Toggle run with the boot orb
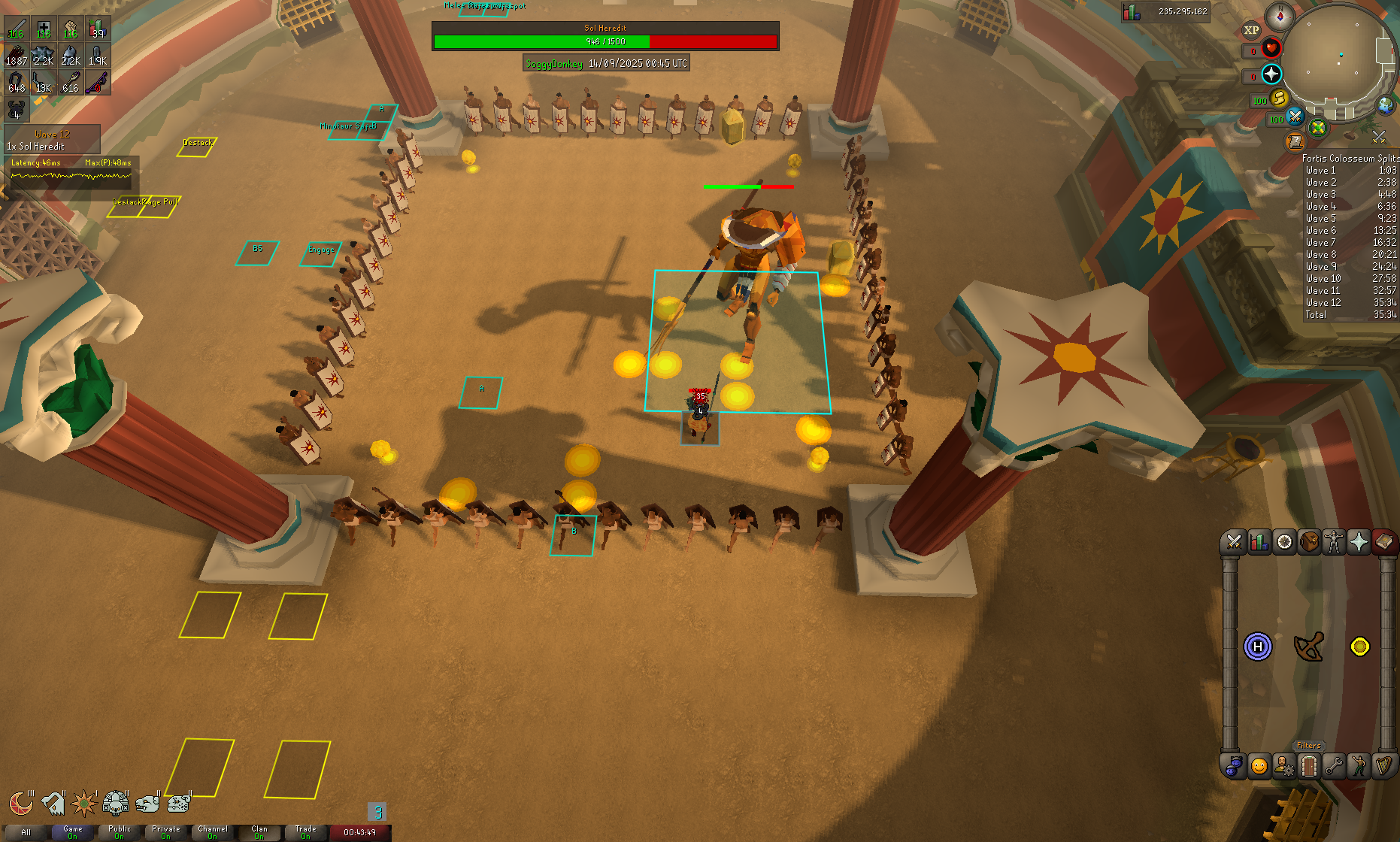The width and height of the screenshot is (1400, 842). pyautogui.click(x=1279, y=98)
